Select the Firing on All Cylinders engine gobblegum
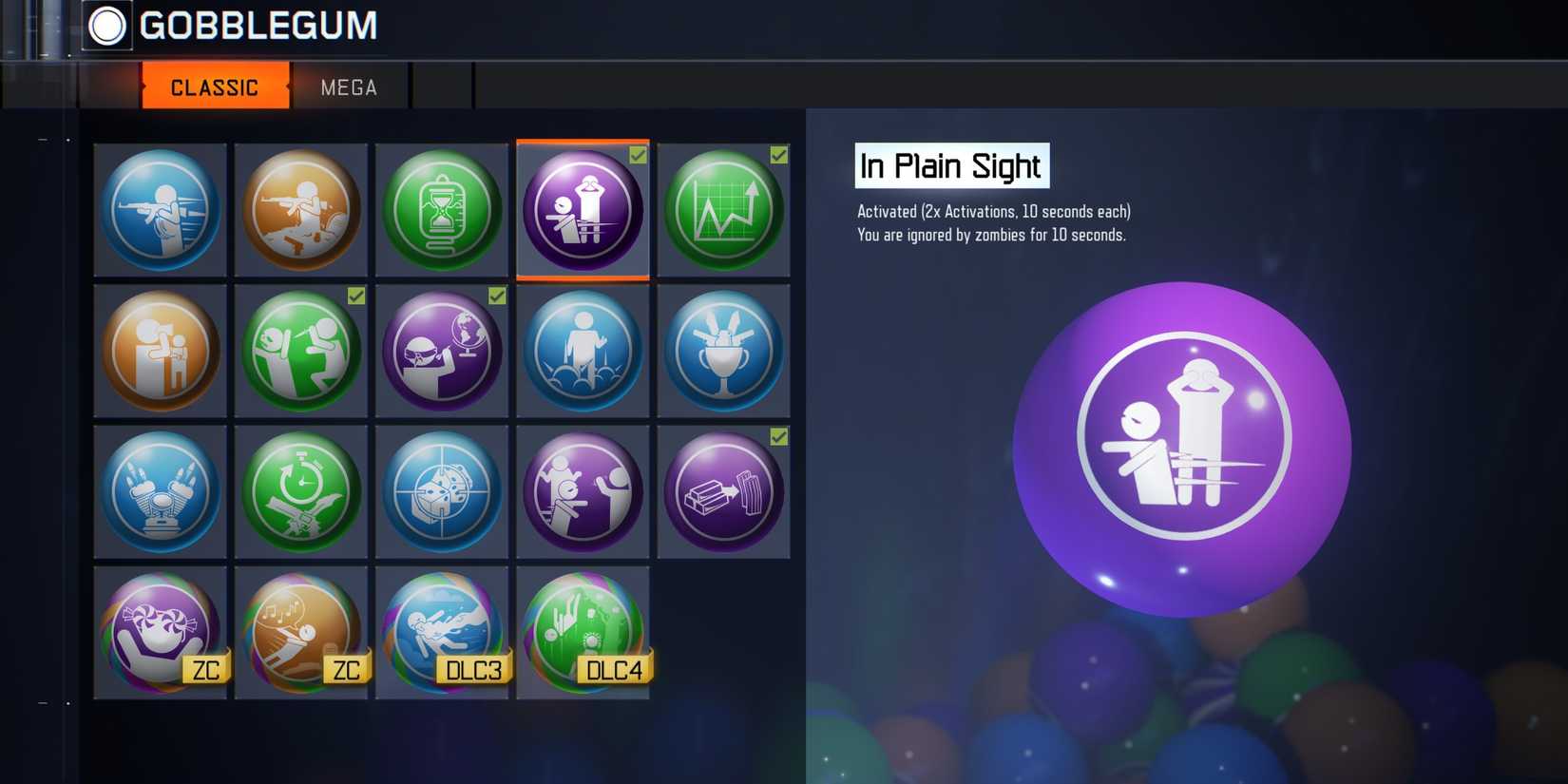 [160, 492]
